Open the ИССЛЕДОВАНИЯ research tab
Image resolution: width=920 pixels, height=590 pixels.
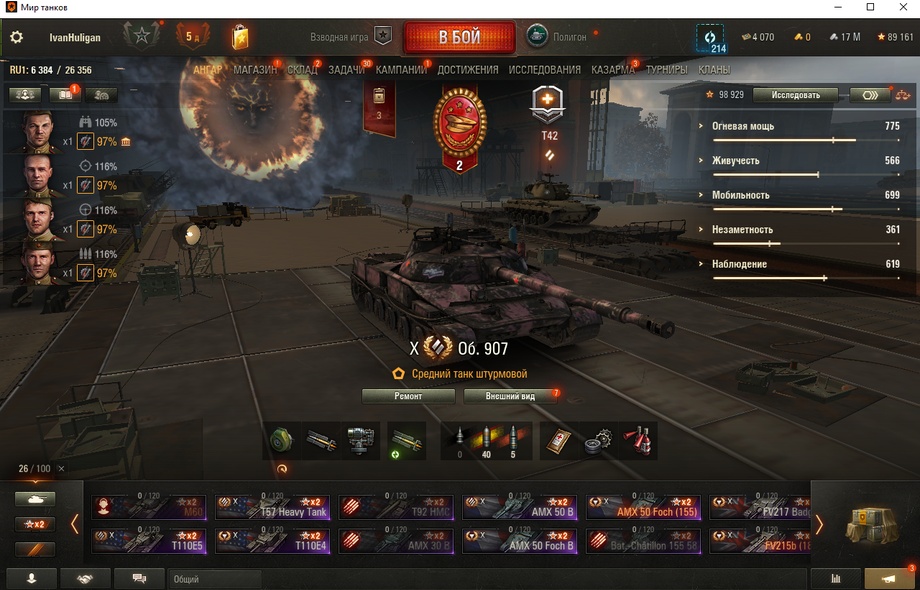[x=544, y=70]
